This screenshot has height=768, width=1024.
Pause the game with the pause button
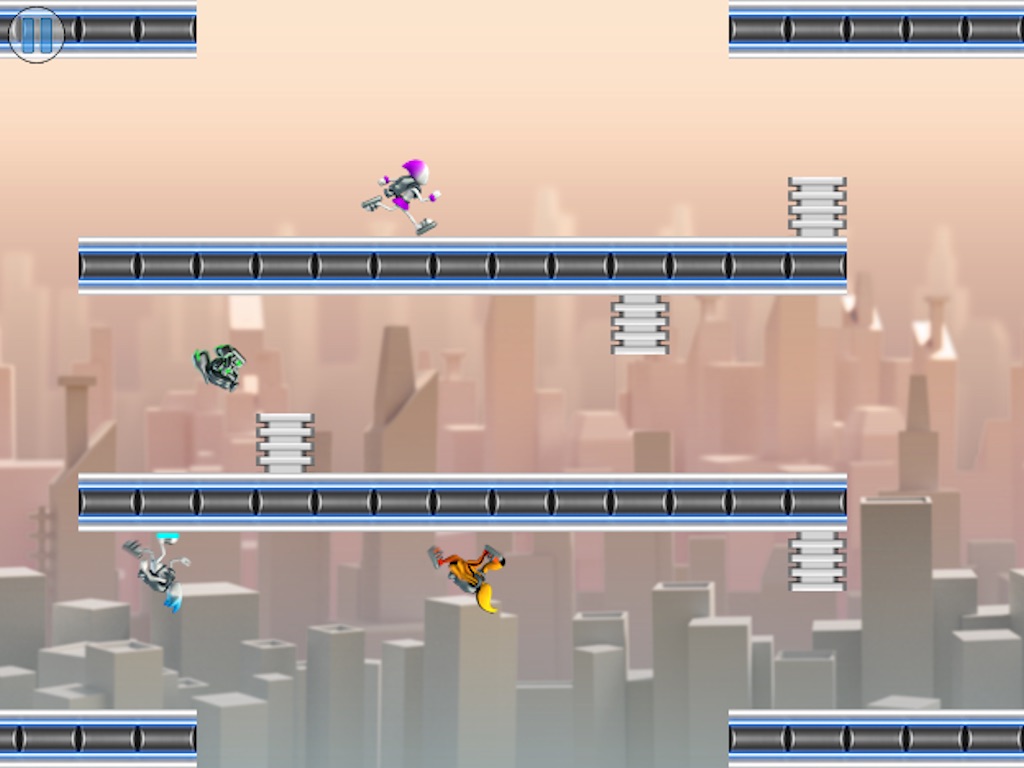click(36, 34)
